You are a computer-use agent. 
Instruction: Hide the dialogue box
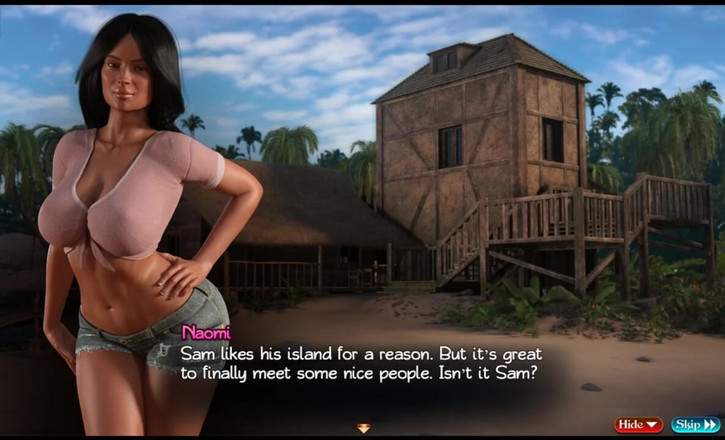click(639, 424)
